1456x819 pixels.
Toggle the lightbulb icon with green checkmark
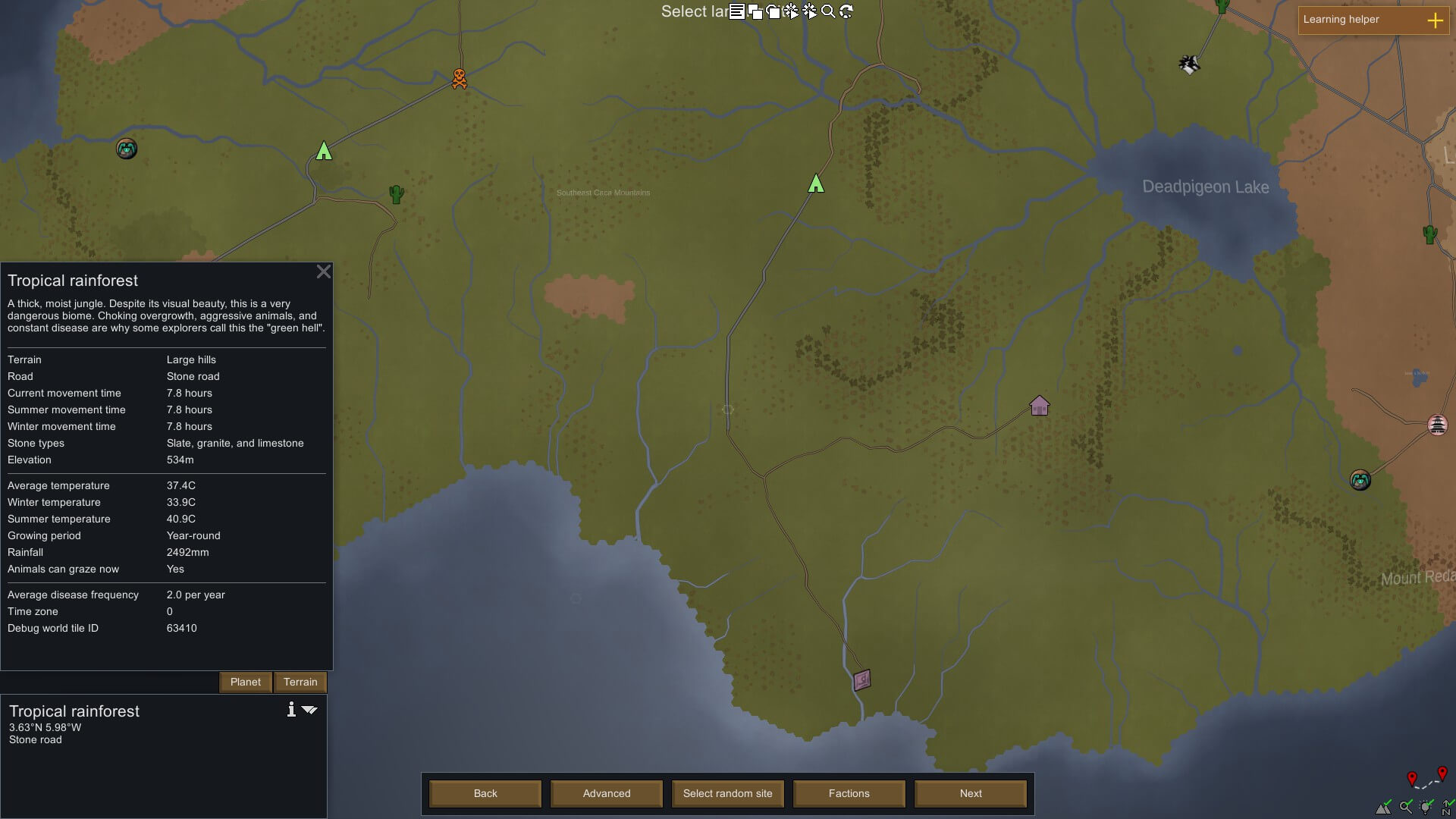pyautogui.click(x=1426, y=807)
